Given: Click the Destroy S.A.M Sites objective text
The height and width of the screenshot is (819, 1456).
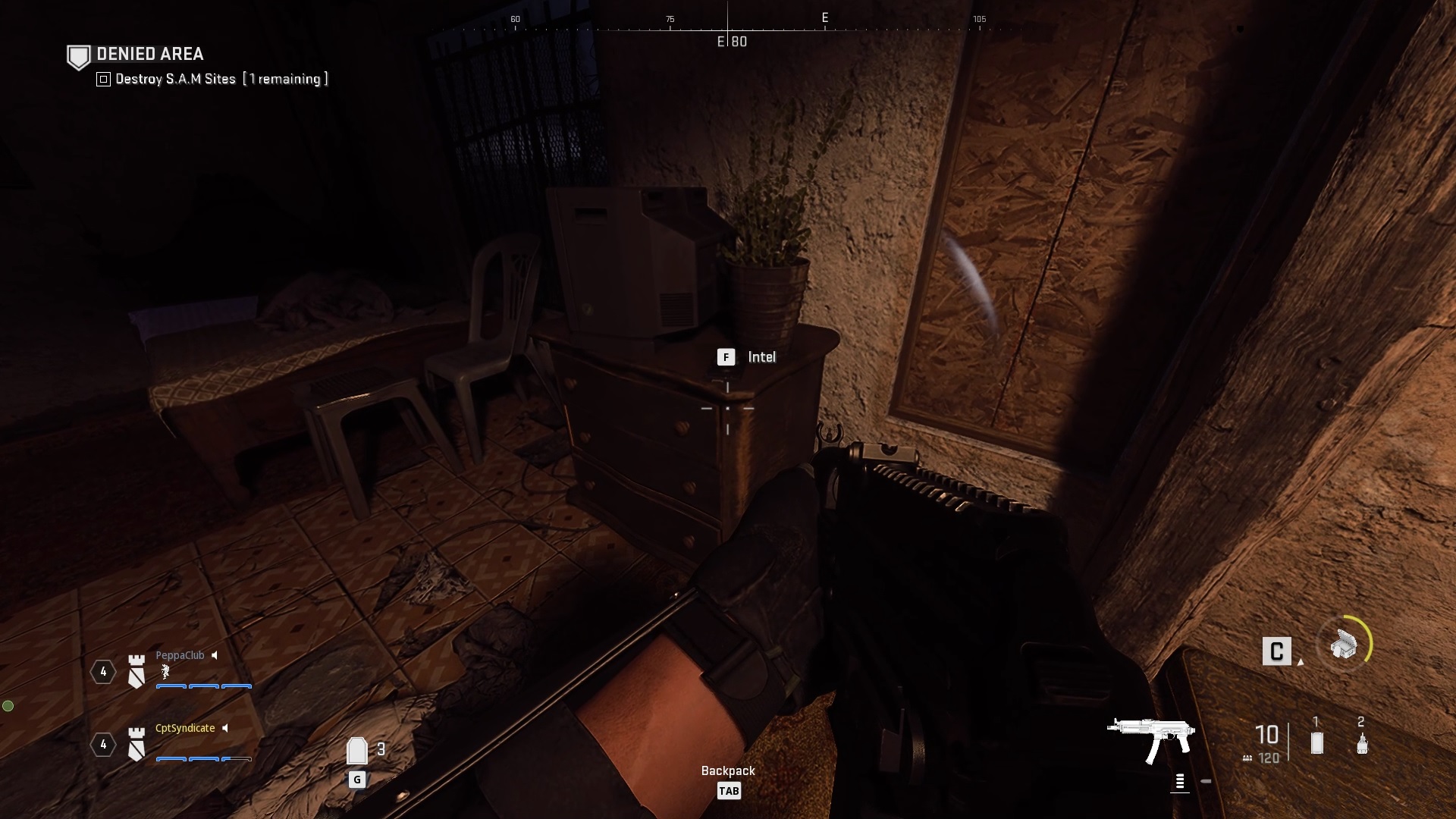Looking at the screenshot, I should pos(176,78).
